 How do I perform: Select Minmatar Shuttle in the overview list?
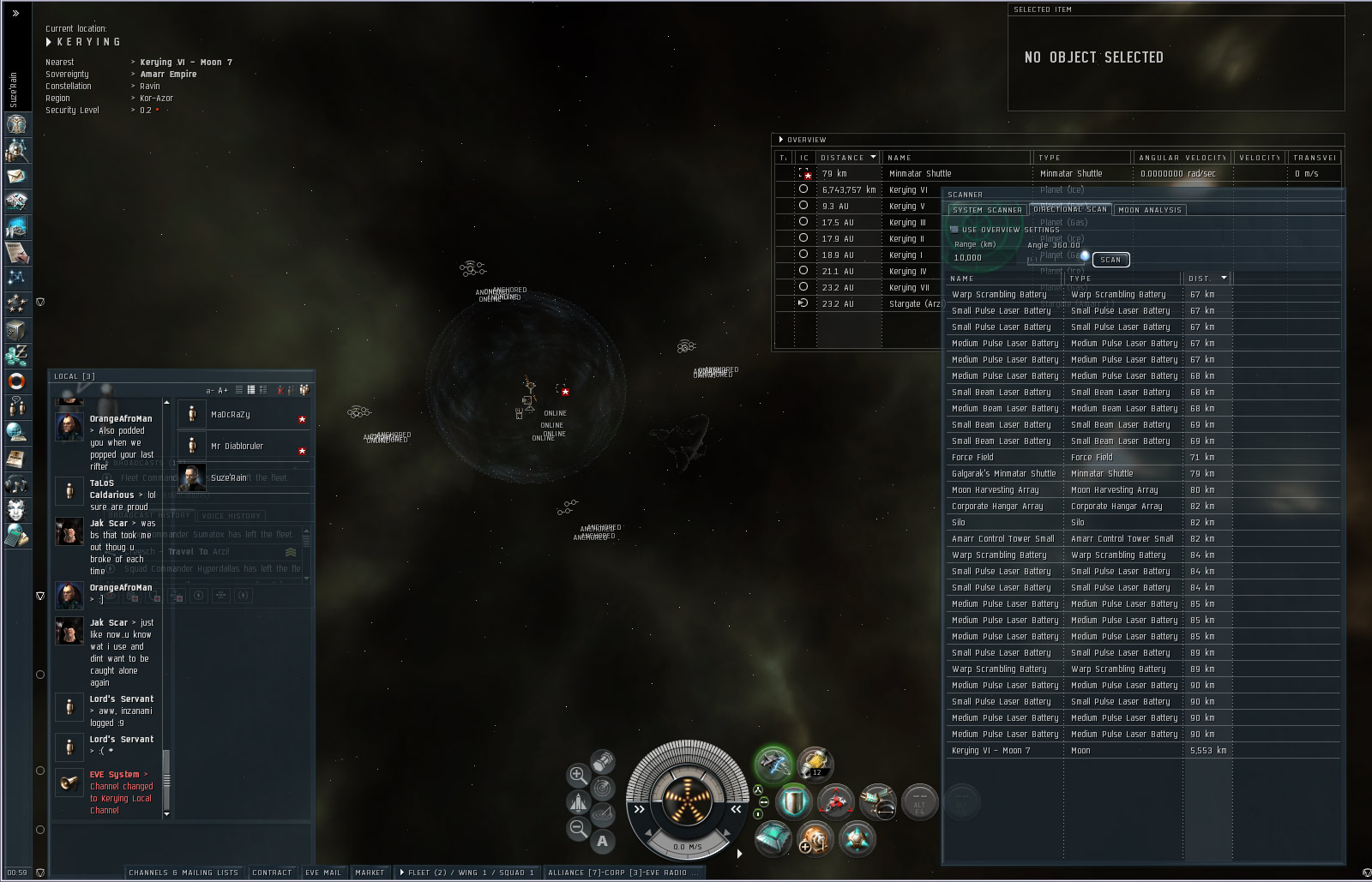(x=919, y=174)
